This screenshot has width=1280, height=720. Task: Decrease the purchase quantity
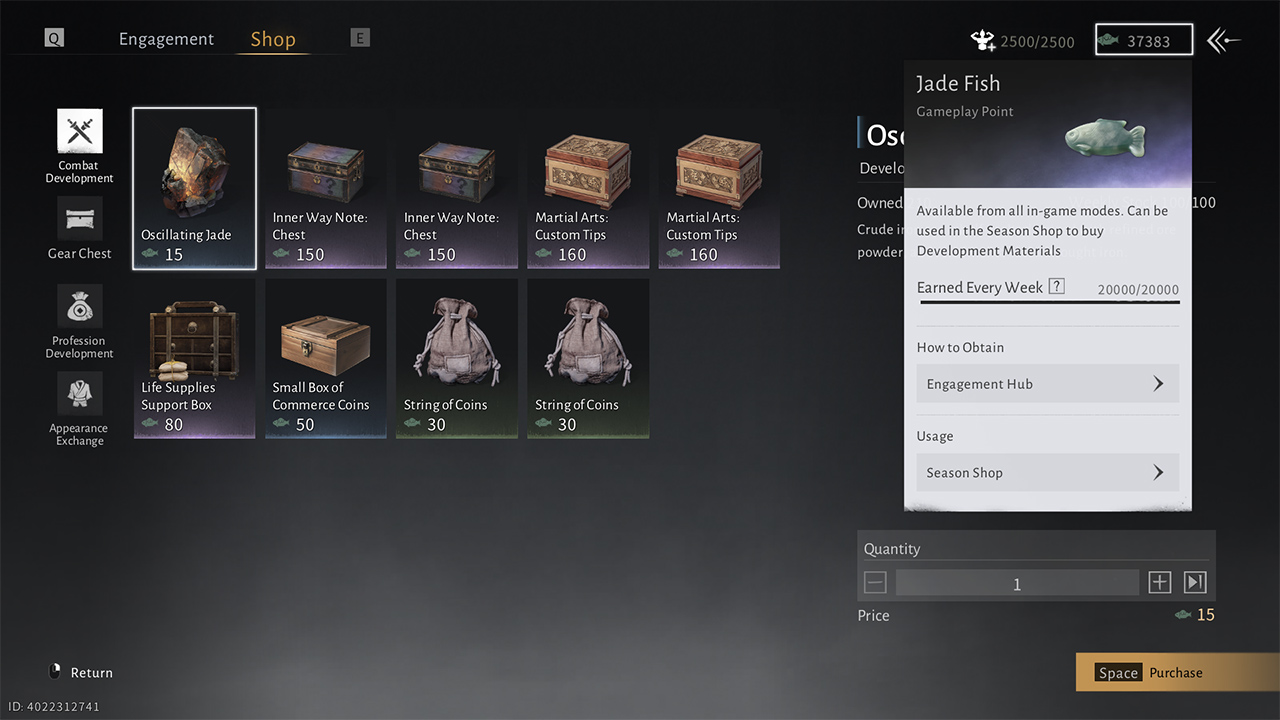(x=875, y=583)
